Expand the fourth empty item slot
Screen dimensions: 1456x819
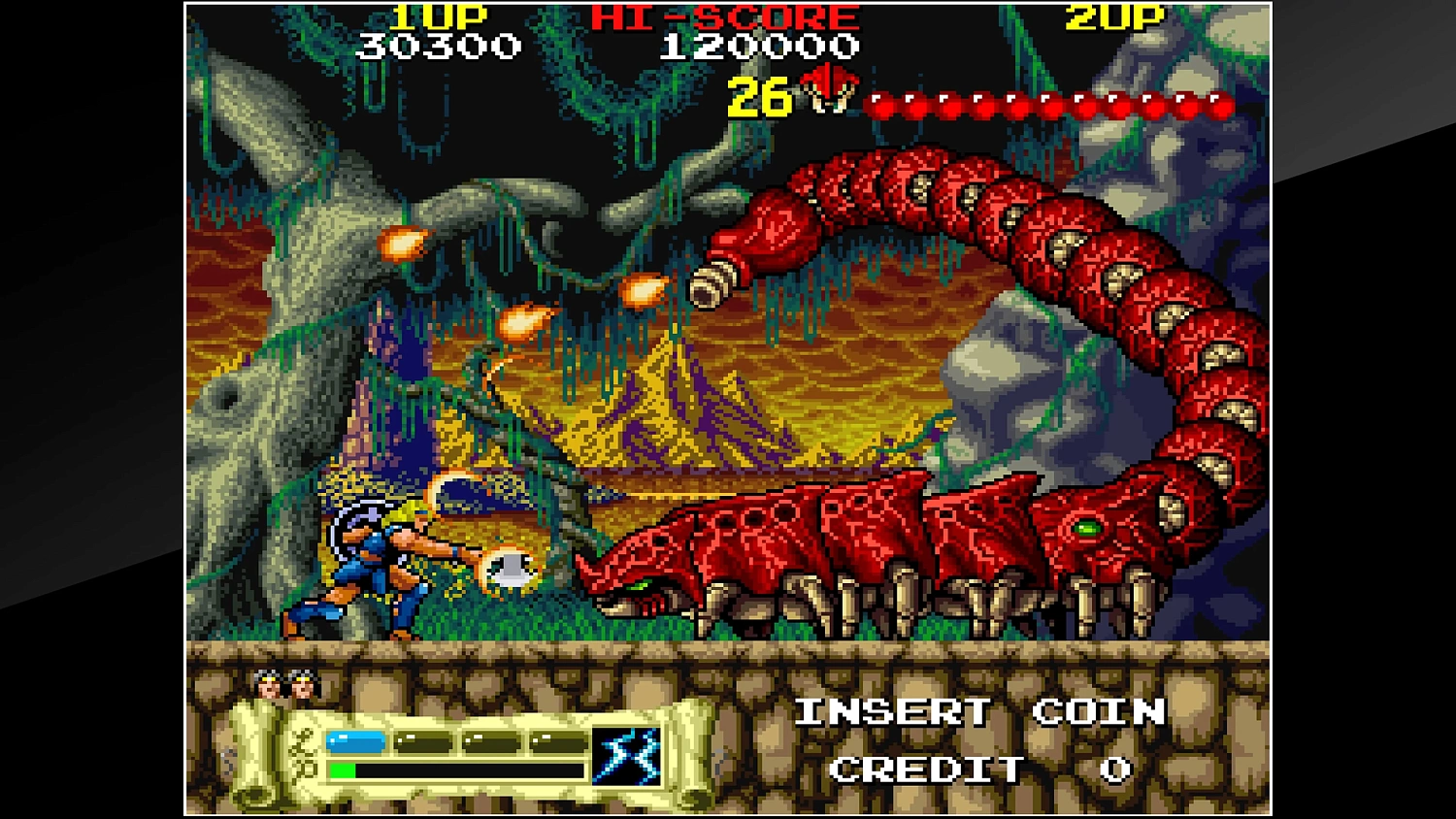click(559, 739)
